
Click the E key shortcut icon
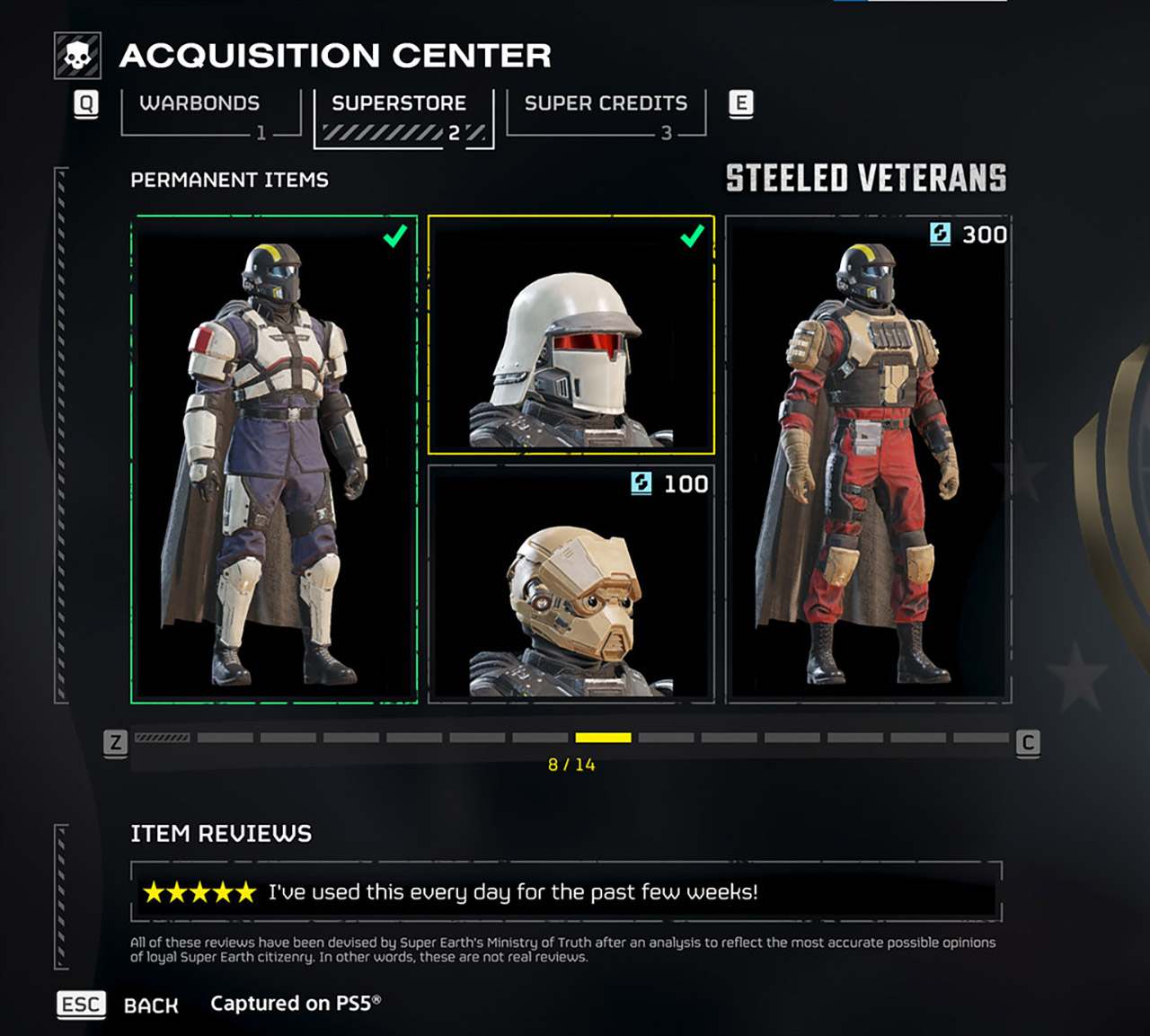point(741,104)
